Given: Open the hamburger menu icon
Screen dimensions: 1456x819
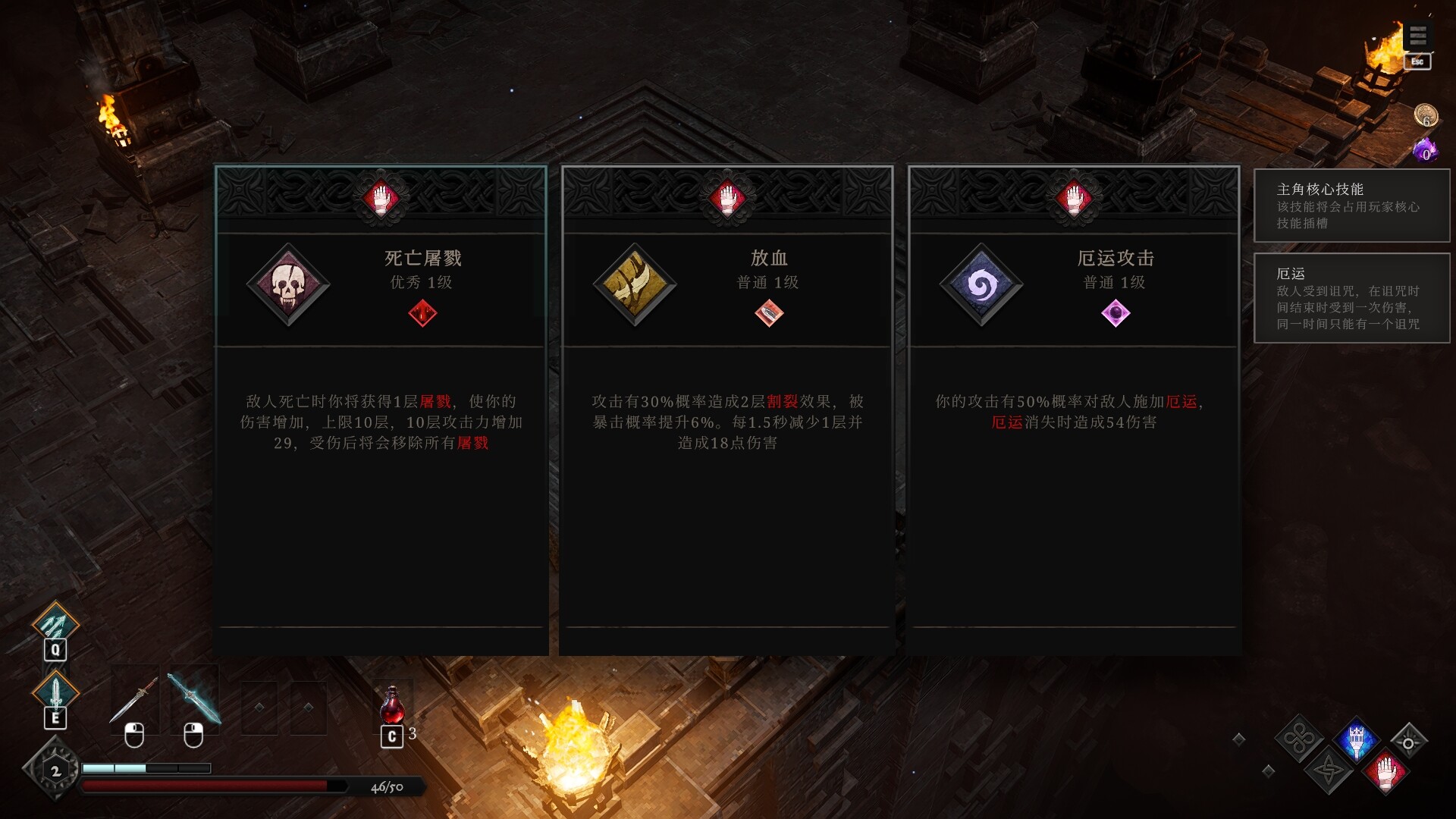Looking at the screenshot, I should click(1418, 36).
